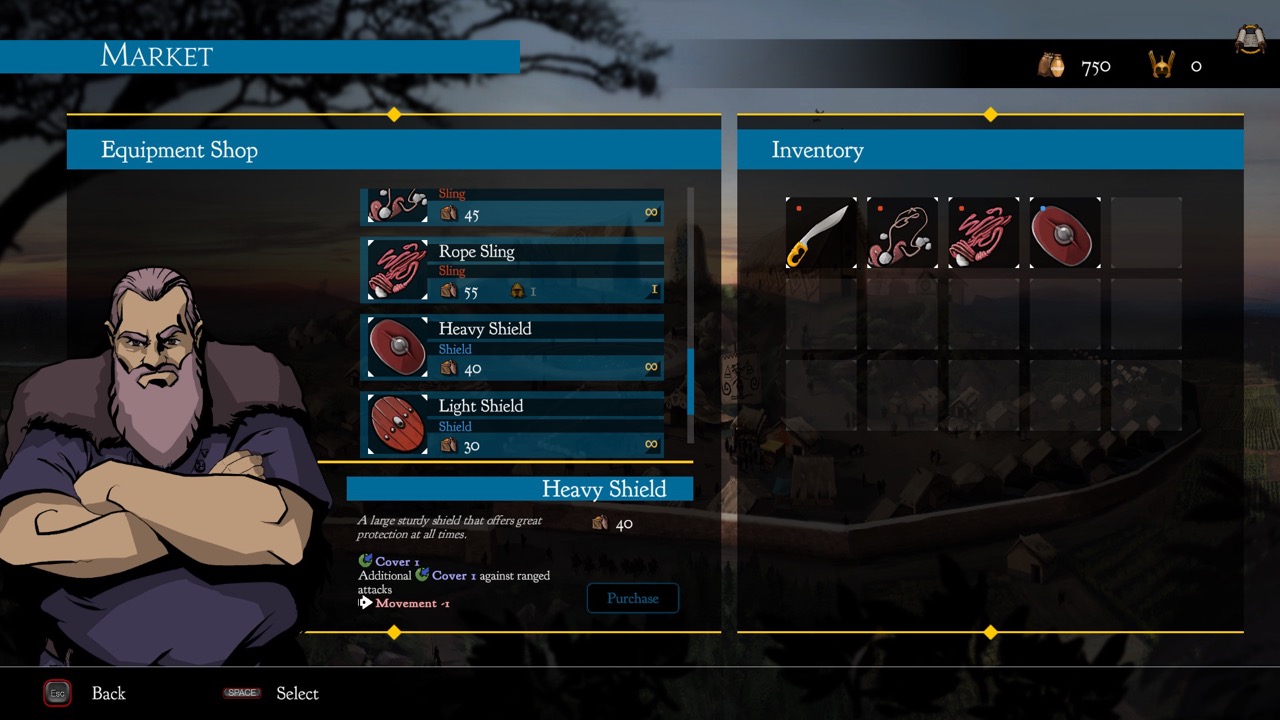Click the equipment shop list scrollbar
Image resolution: width=1280 pixels, height=720 pixels.
[690, 380]
